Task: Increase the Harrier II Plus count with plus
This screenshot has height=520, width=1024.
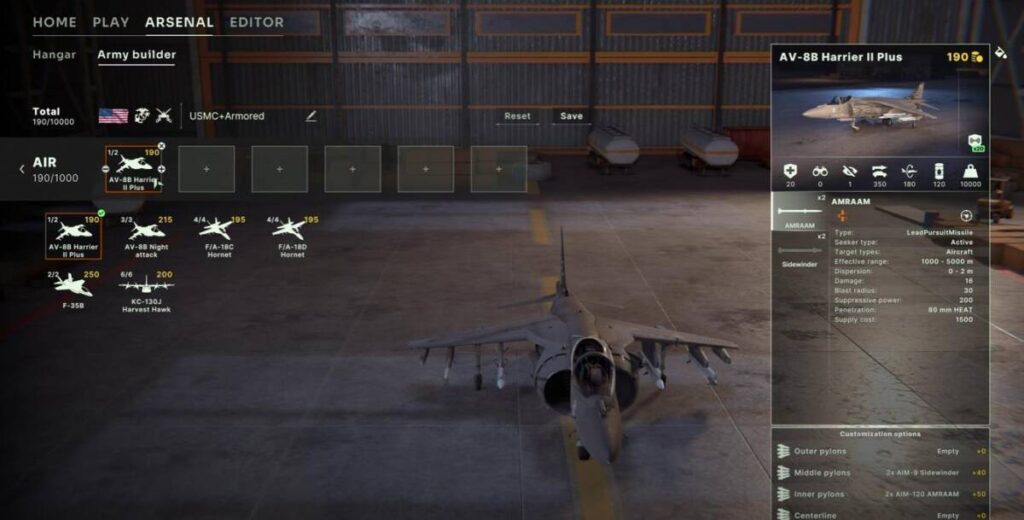Action: click(161, 169)
